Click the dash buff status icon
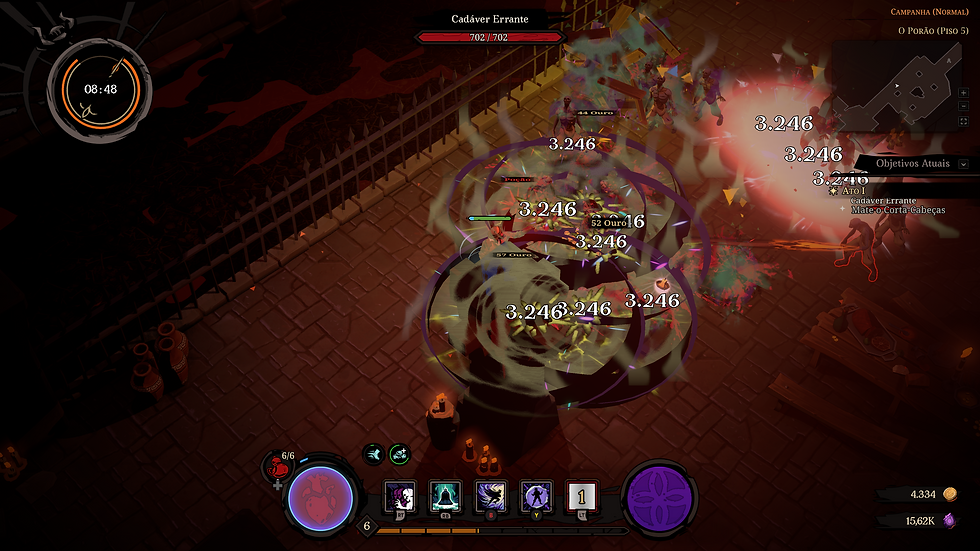This screenshot has height=551, width=980. click(x=373, y=454)
